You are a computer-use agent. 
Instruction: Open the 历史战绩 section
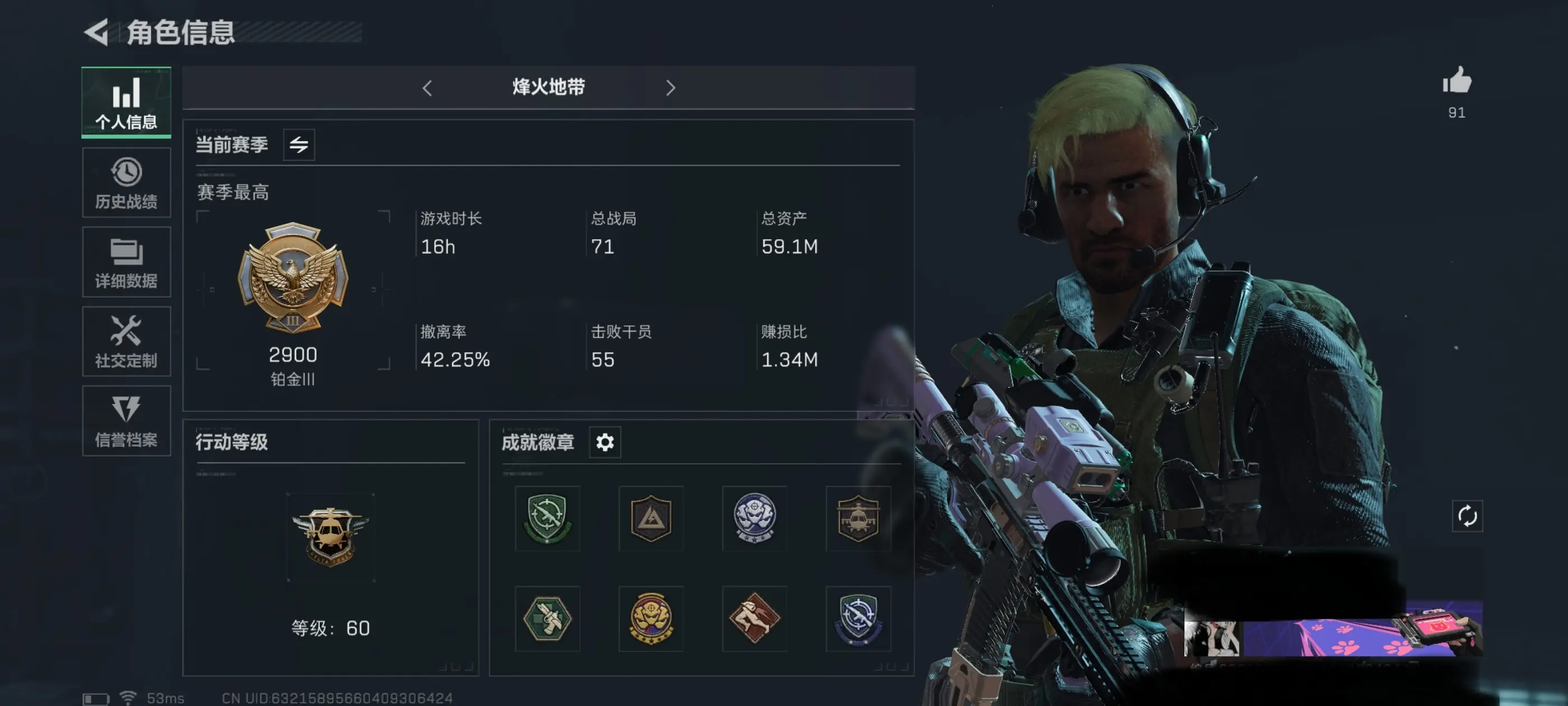pyautogui.click(x=126, y=182)
